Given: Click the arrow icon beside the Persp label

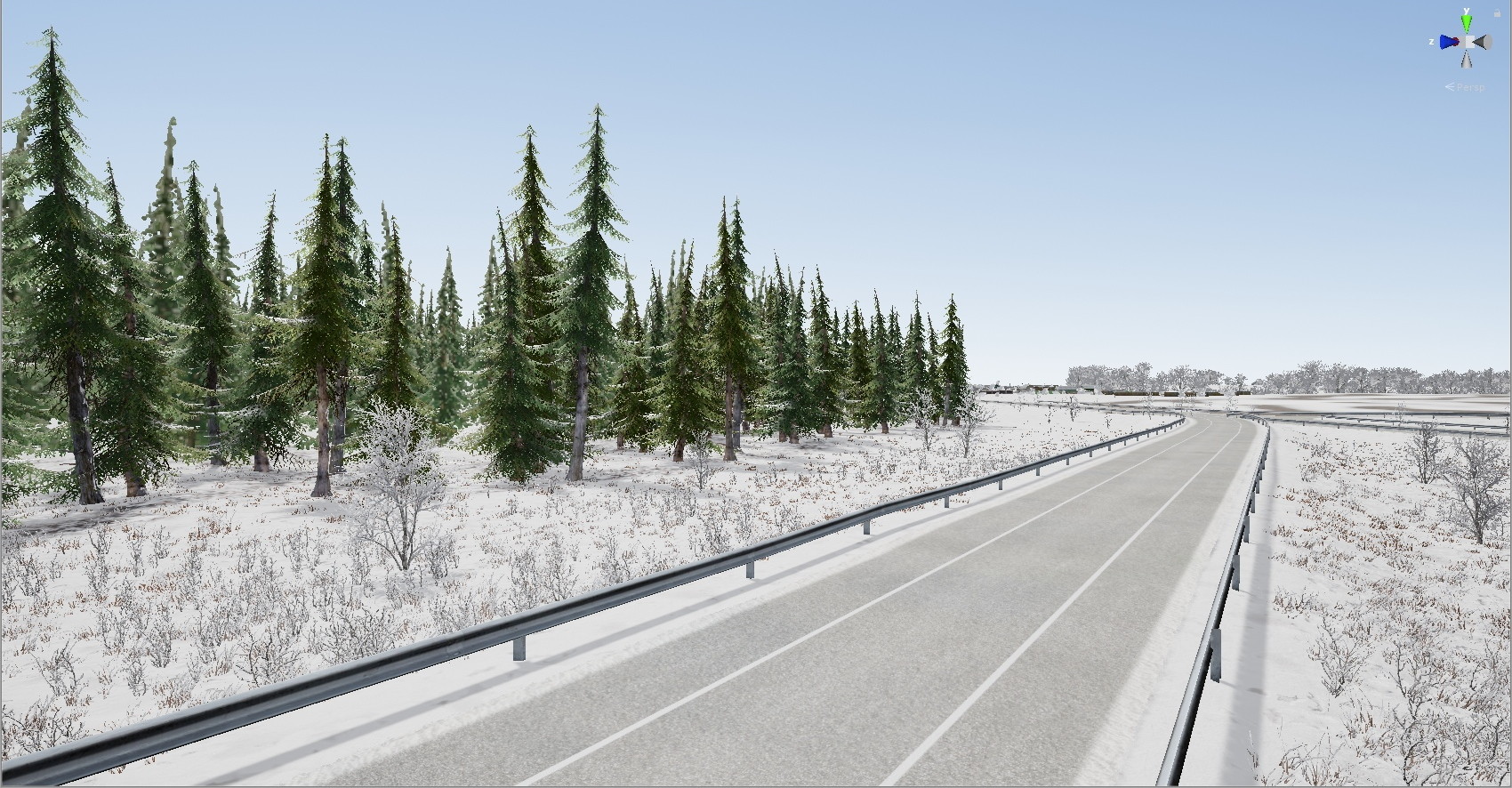Looking at the screenshot, I should pos(1451,86).
